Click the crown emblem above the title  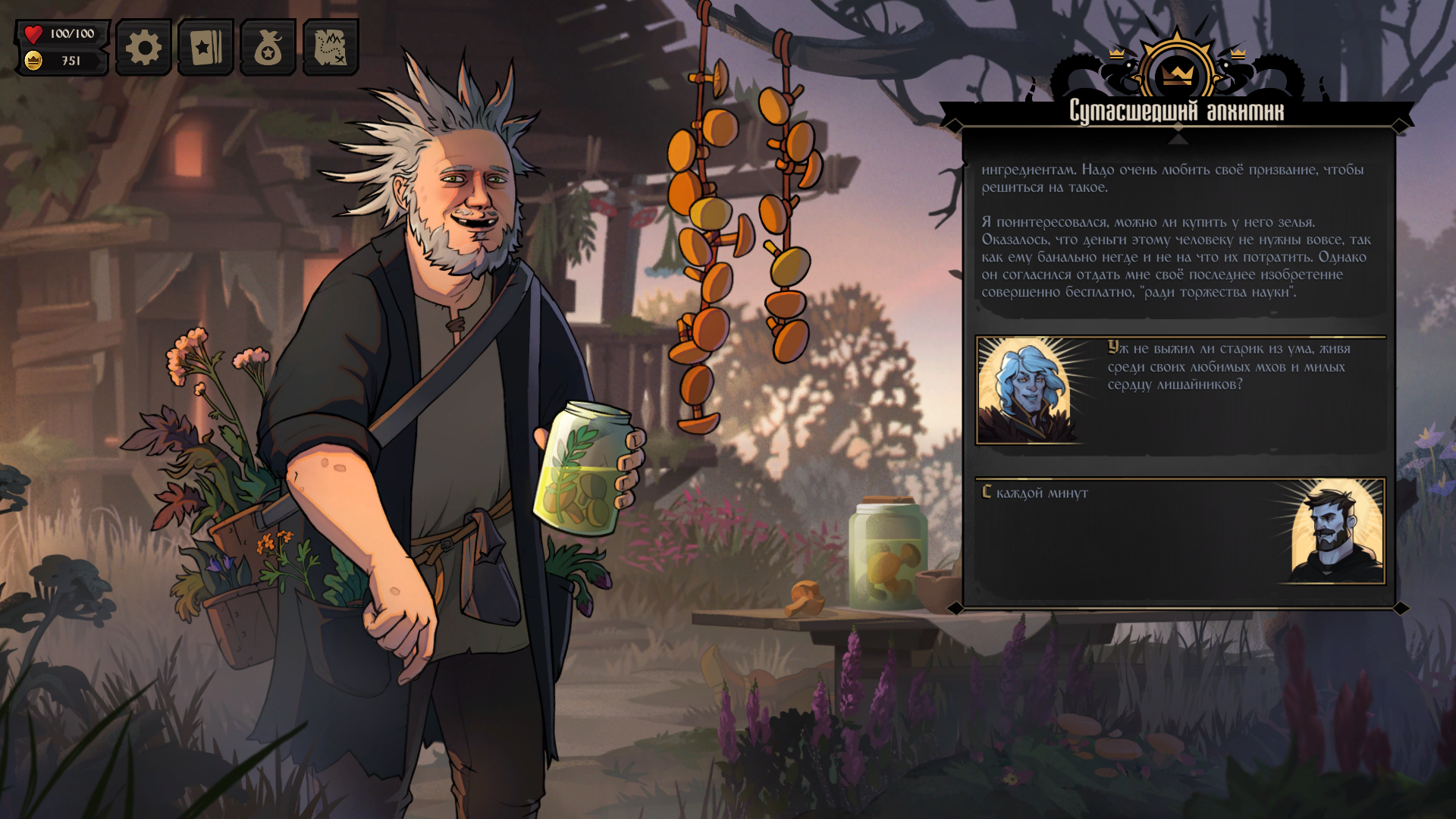click(x=1177, y=74)
